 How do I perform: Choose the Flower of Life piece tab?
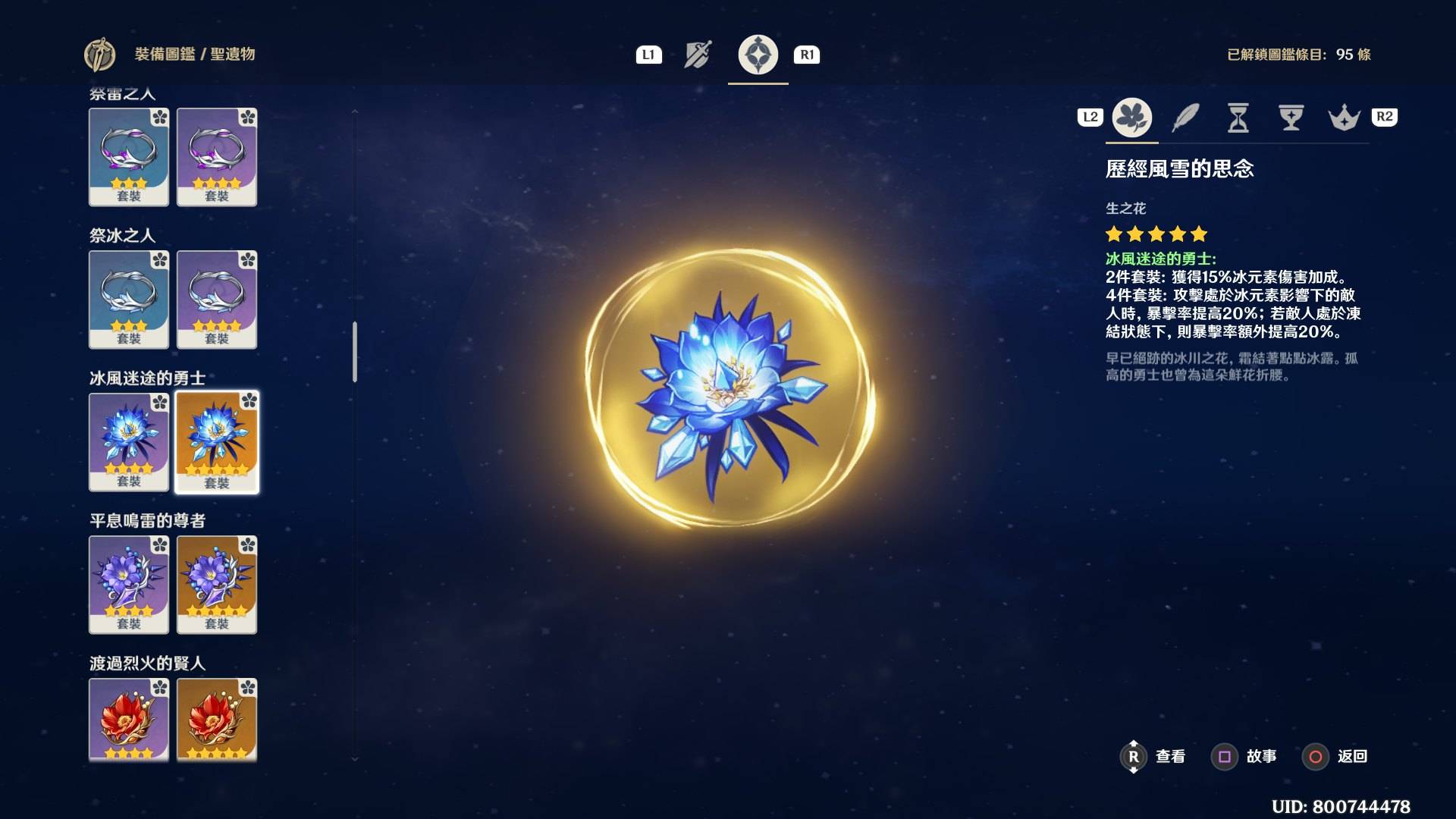coord(1131,118)
